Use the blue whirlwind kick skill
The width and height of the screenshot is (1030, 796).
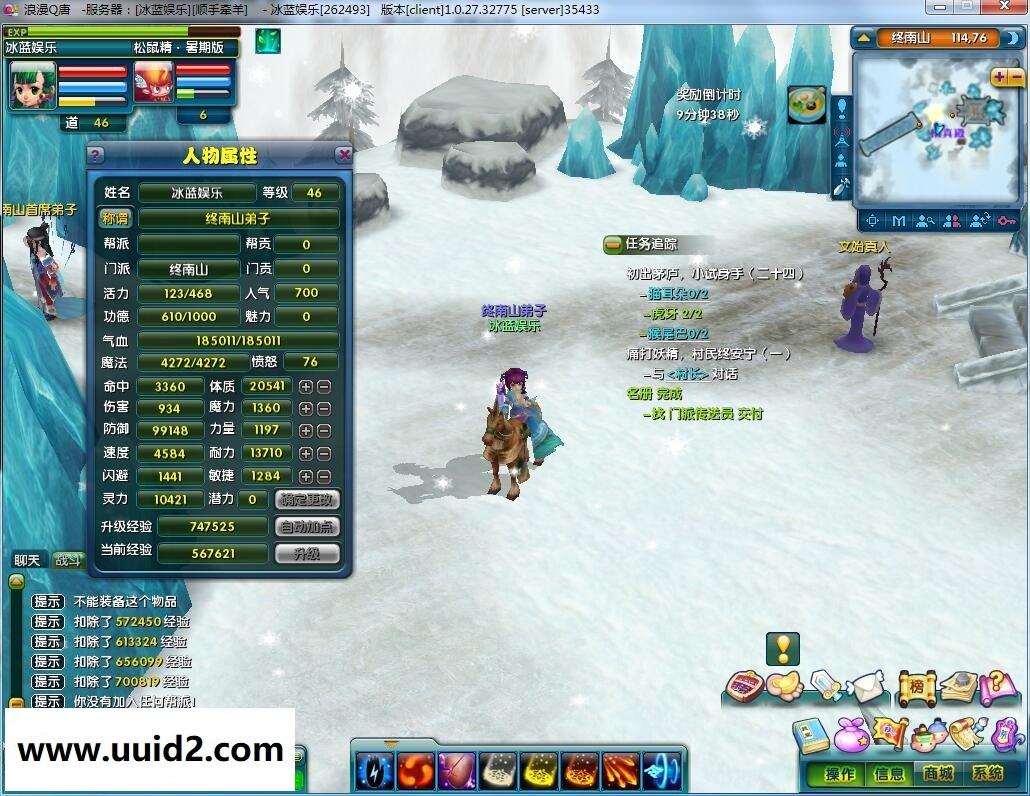(x=661, y=771)
